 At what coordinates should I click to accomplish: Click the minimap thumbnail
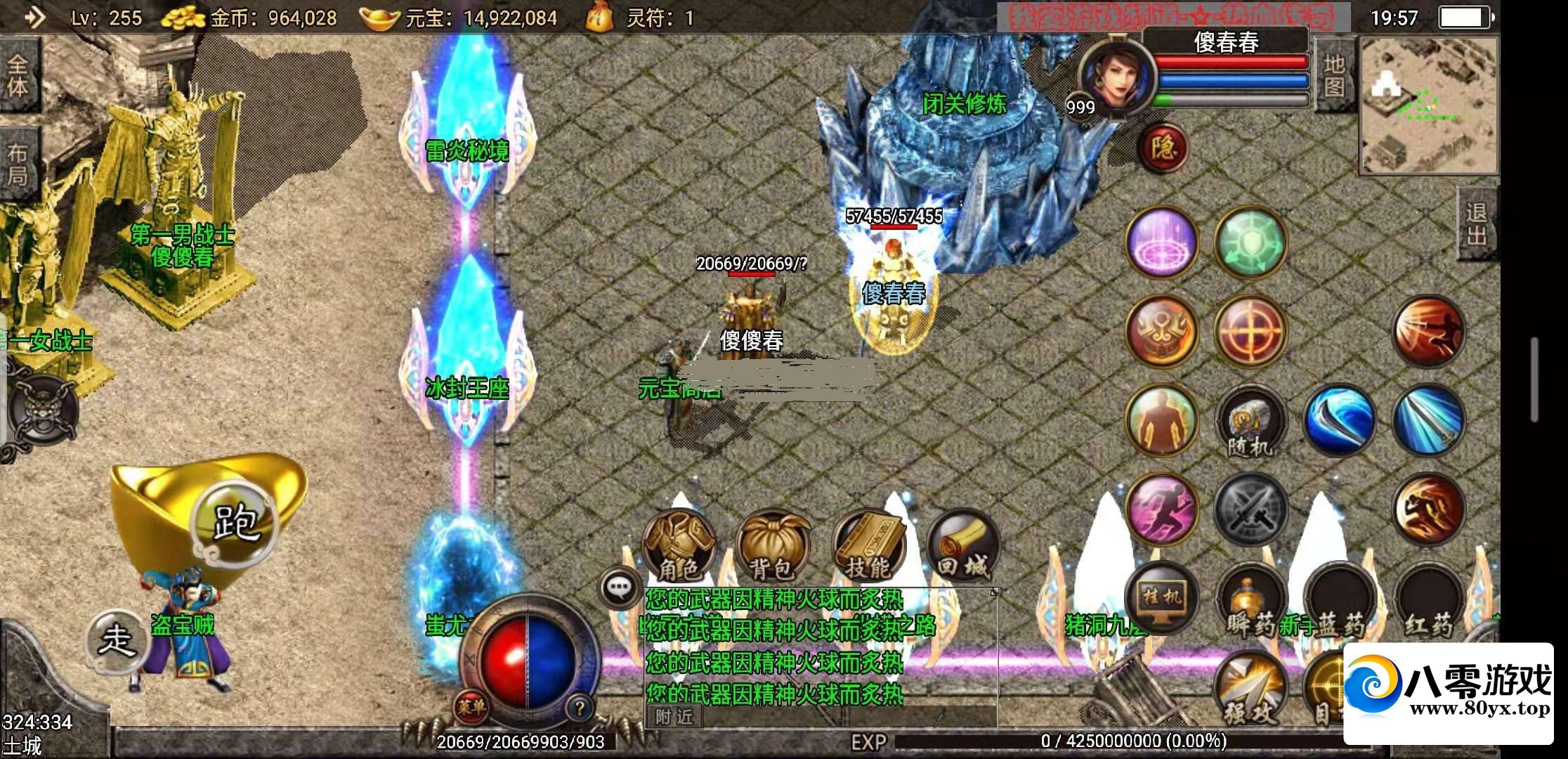(1430, 105)
